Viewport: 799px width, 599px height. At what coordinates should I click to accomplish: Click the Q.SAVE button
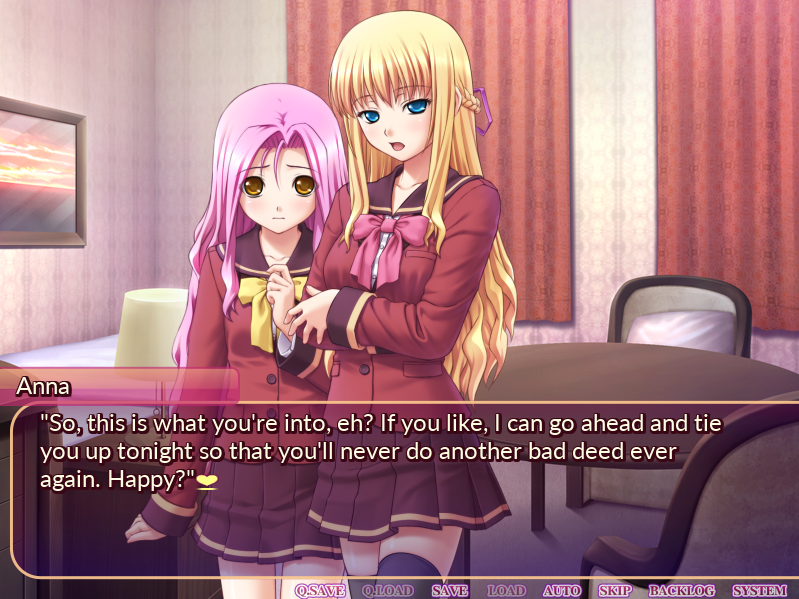pyautogui.click(x=320, y=590)
